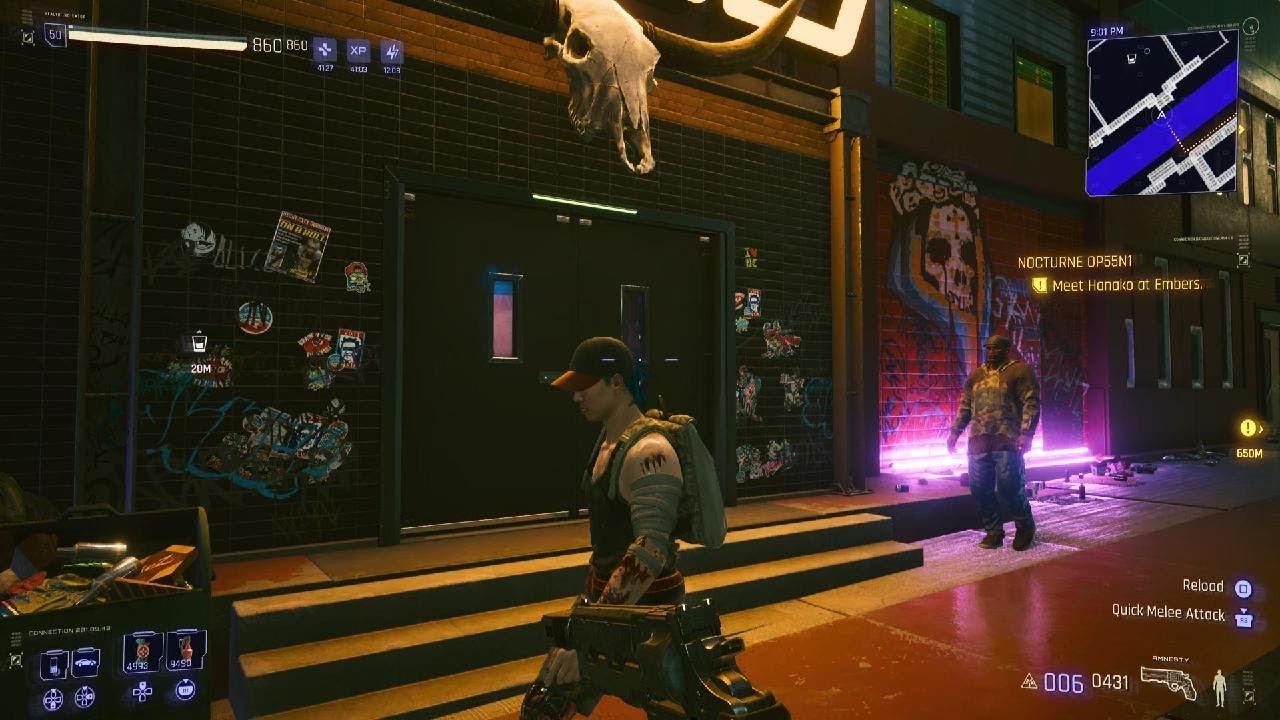Click the Quick Melee Attack label
This screenshot has width=1280, height=720.
1170,614
